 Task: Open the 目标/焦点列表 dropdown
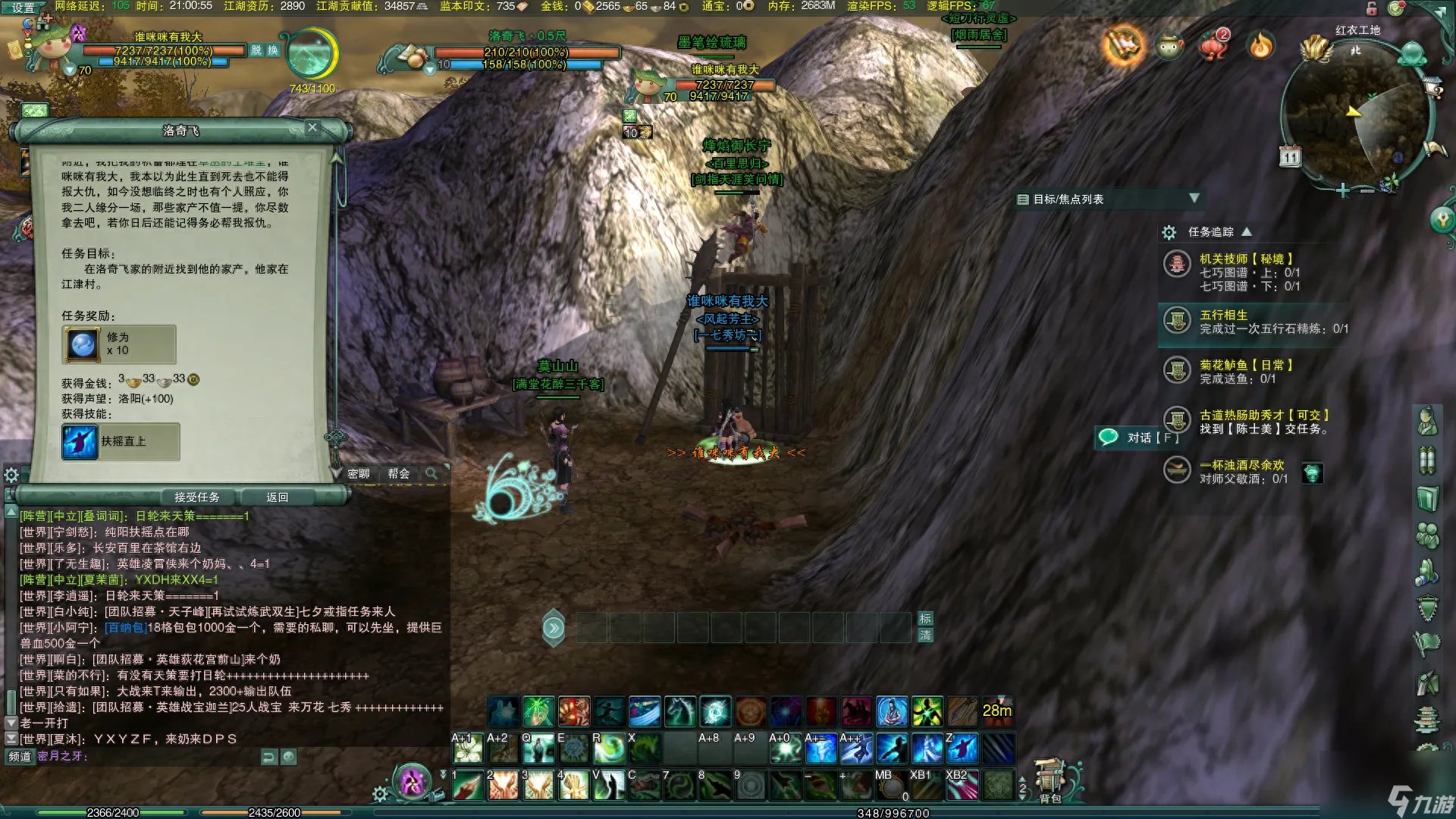(1194, 199)
